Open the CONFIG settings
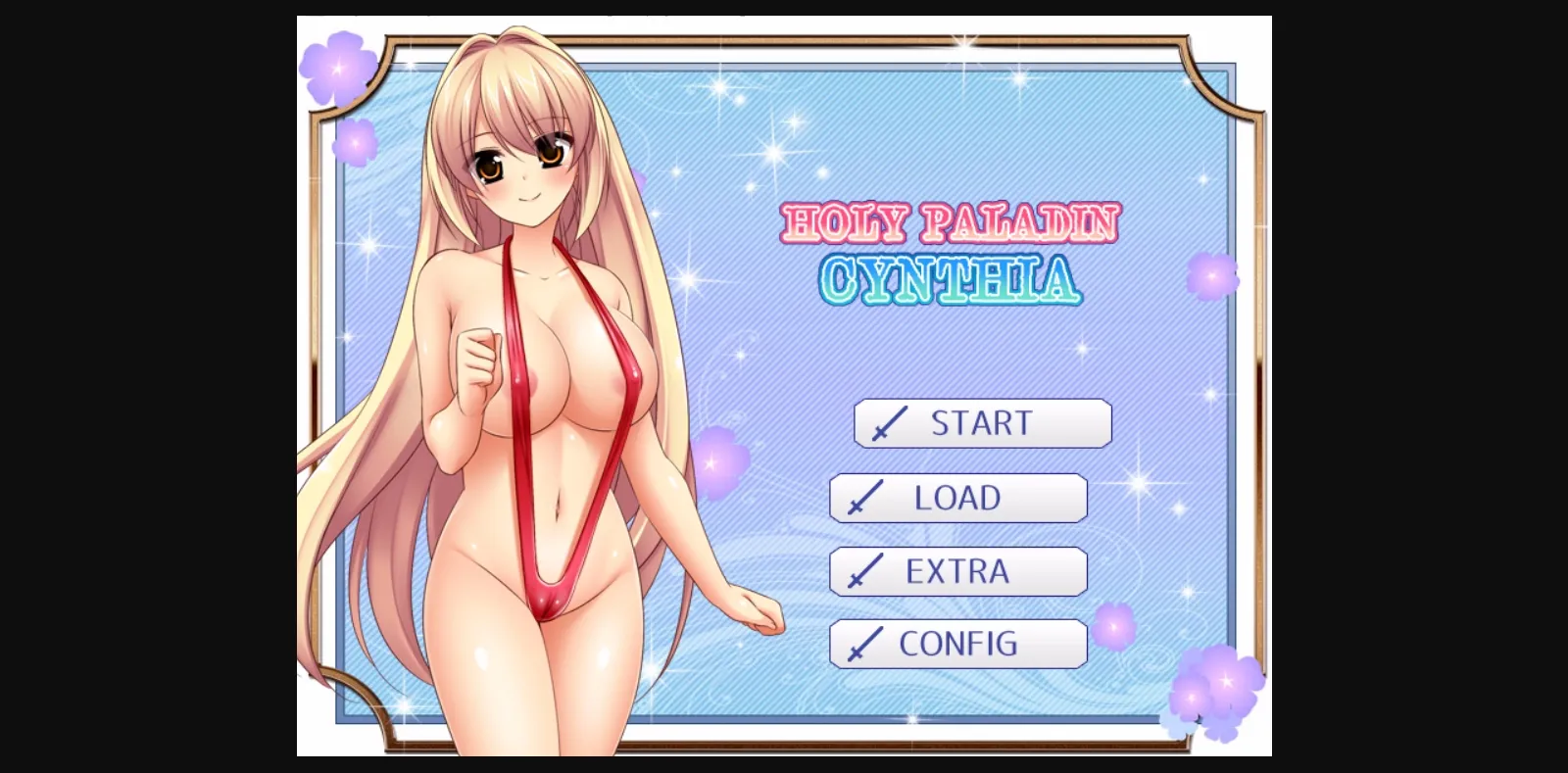The image size is (1568, 773). pos(959,644)
